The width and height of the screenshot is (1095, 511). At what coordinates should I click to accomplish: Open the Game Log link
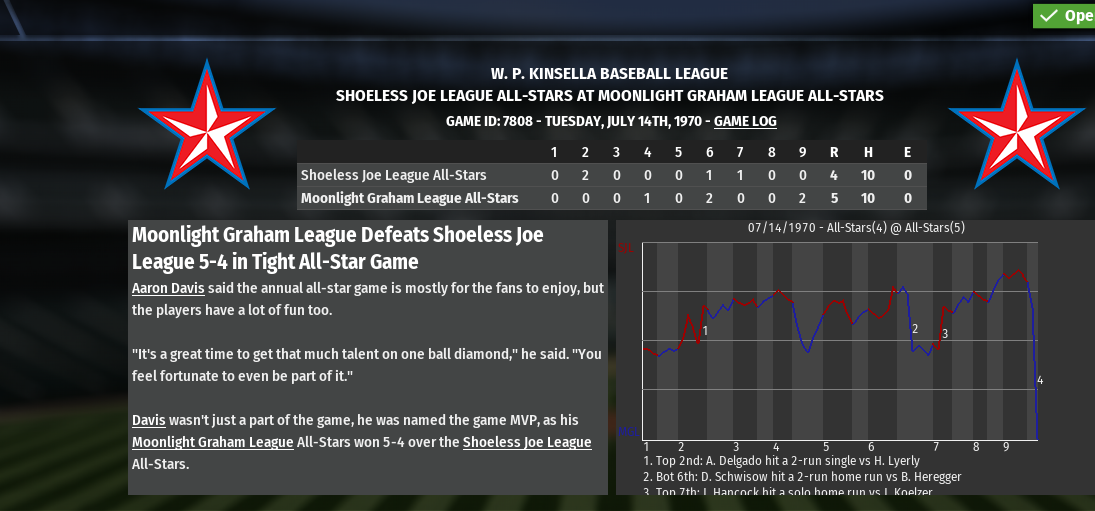tap(745, 121)
